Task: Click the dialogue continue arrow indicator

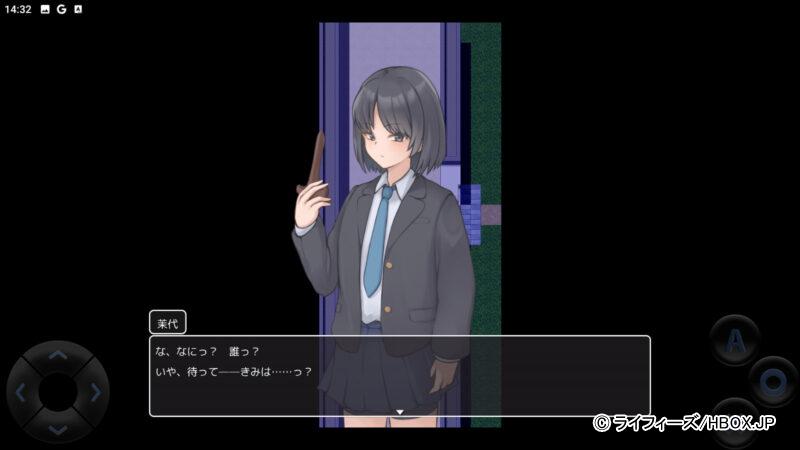Action: tap(399, 411)
